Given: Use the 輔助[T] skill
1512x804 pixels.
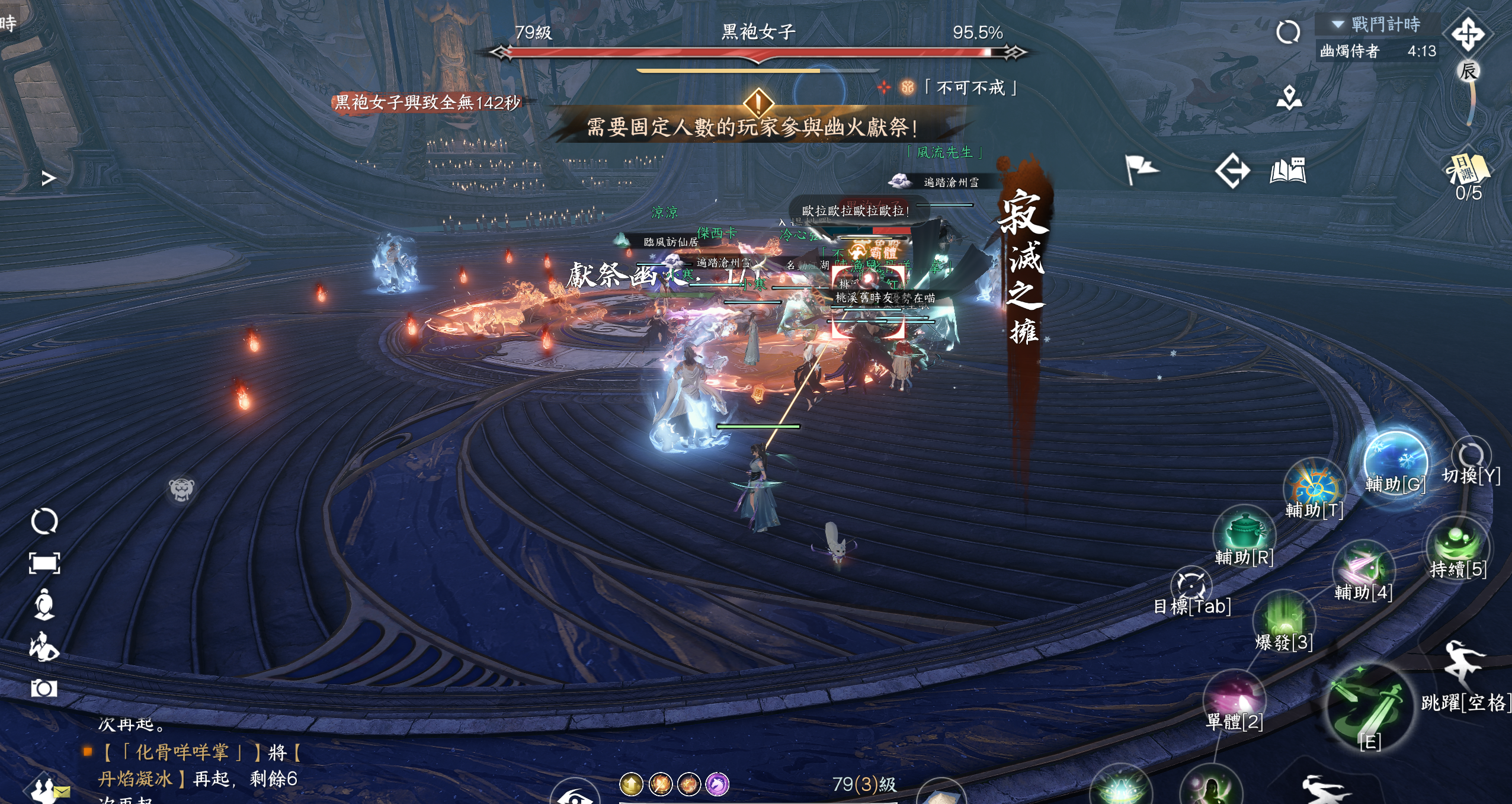Looking at the screenshot, I should [x=1314, y=487].
